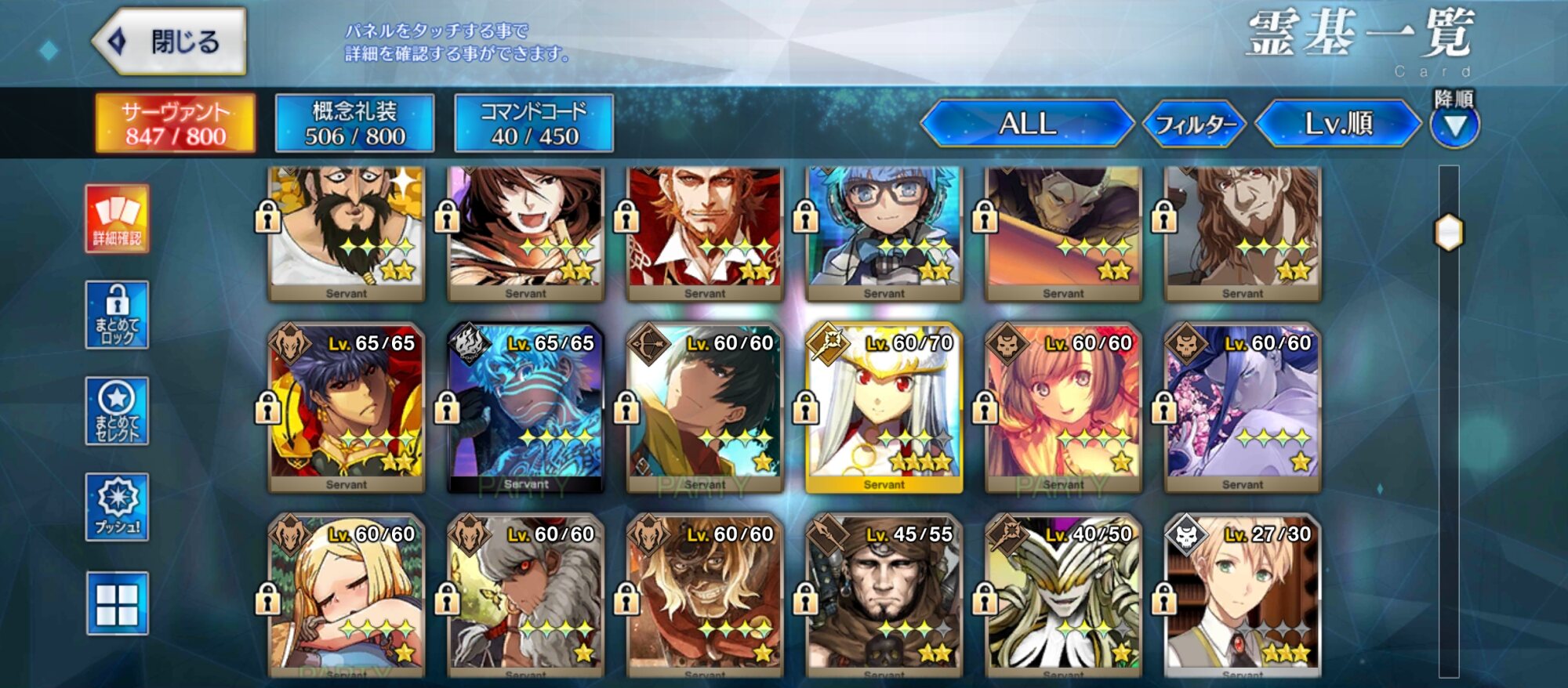
Task: Change the Lv.順 sort order
Action: pyautogui.click(x=1338, y=123)
